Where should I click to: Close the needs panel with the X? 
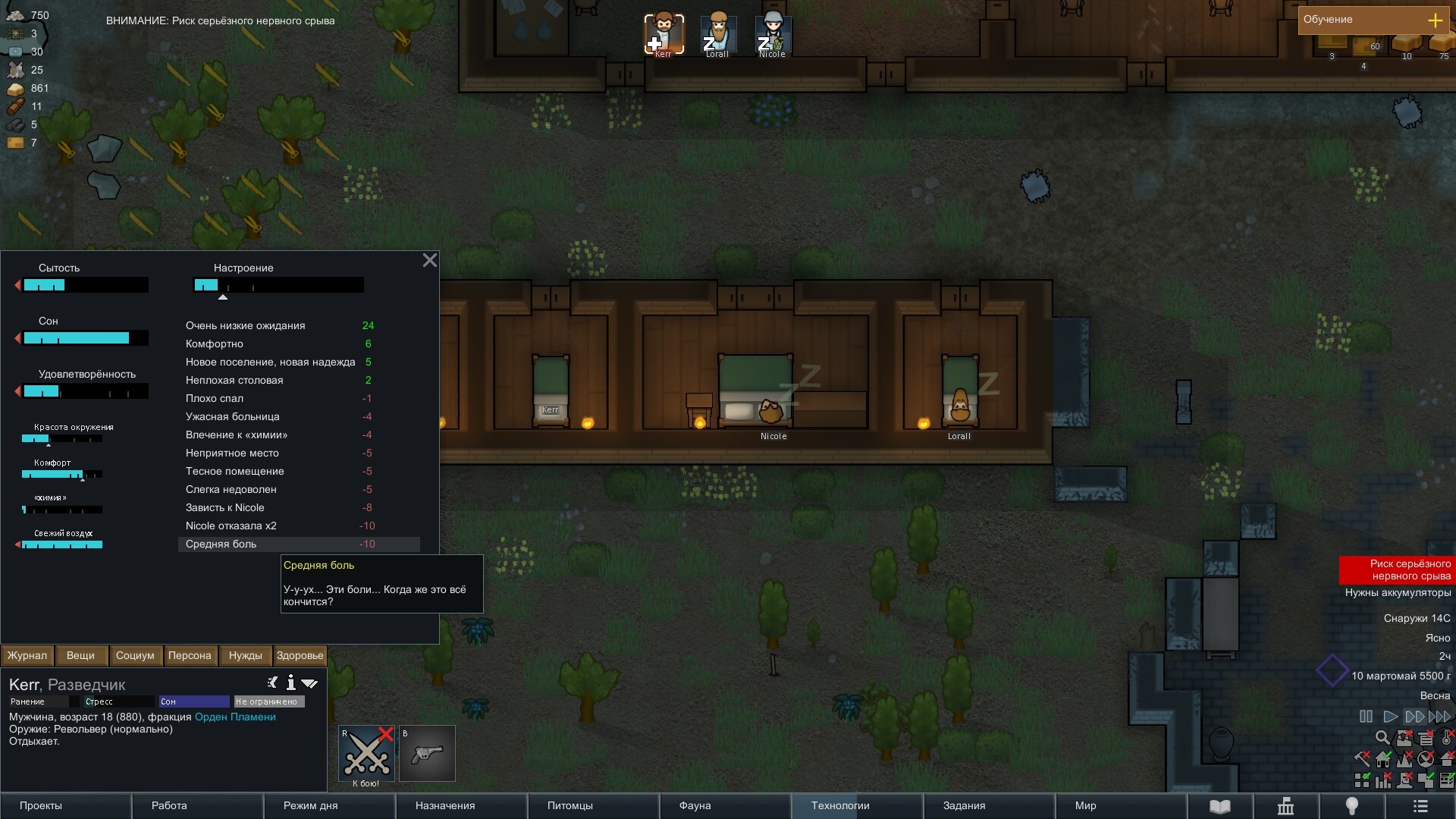429,261
